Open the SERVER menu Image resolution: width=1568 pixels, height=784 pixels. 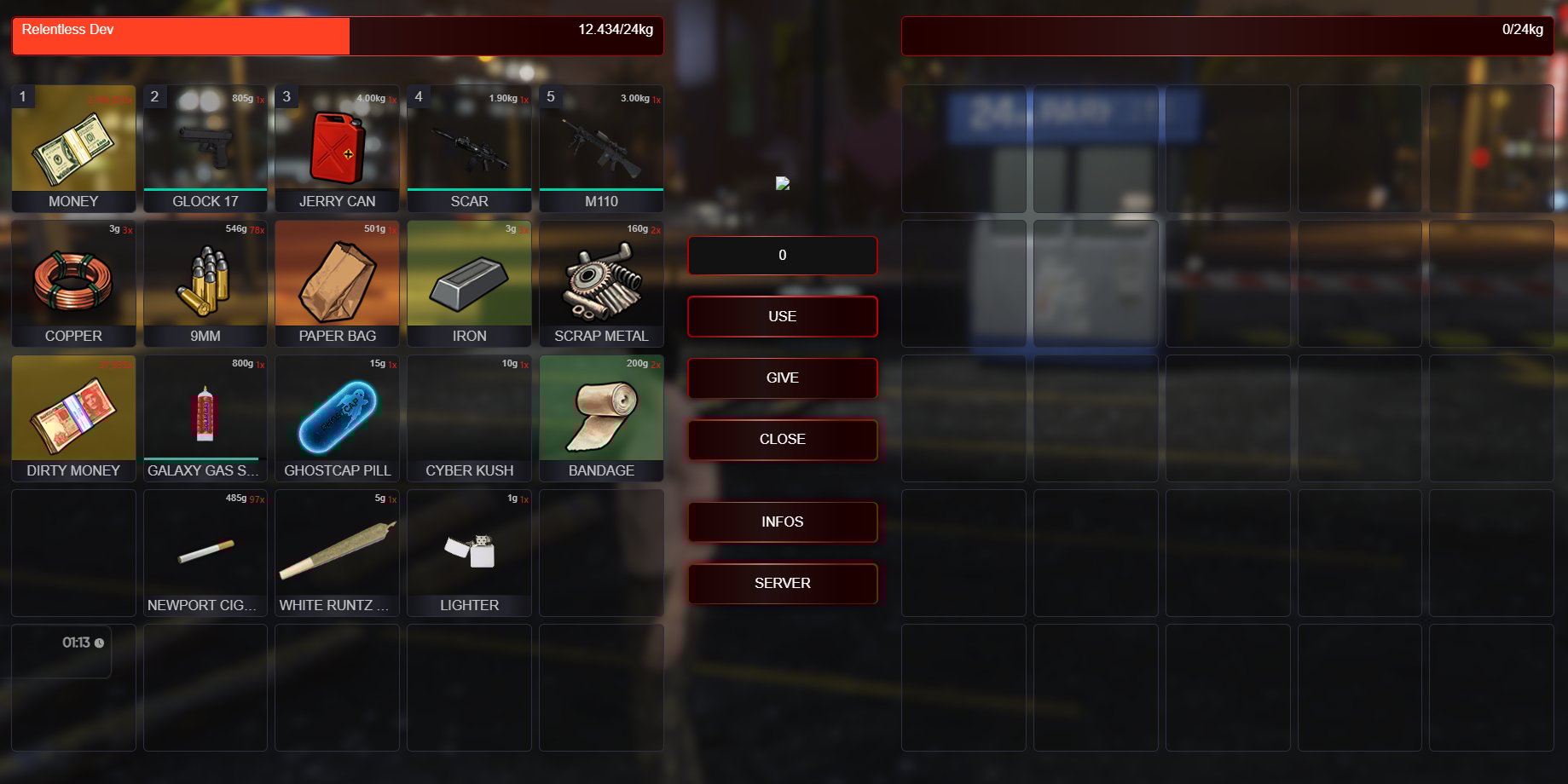[782, 583]
